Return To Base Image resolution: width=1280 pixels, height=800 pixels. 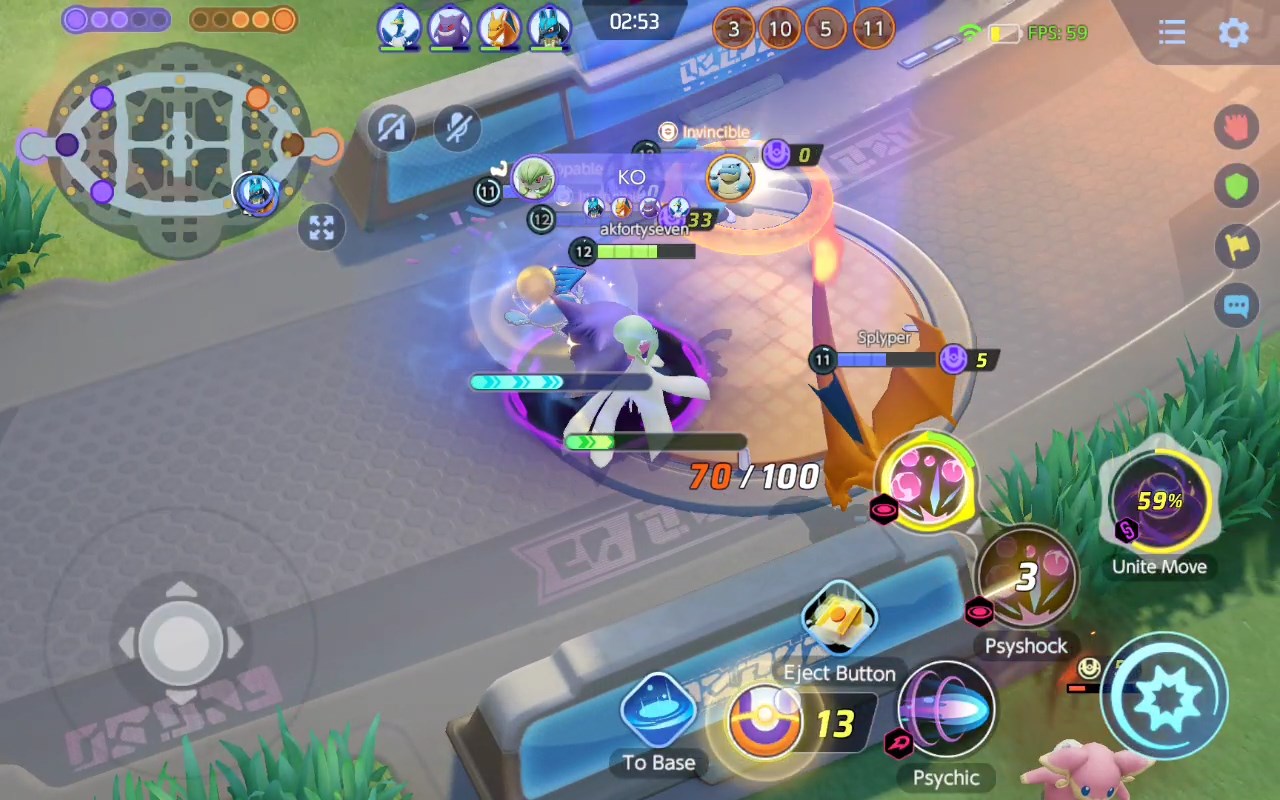tap(658, 713)
